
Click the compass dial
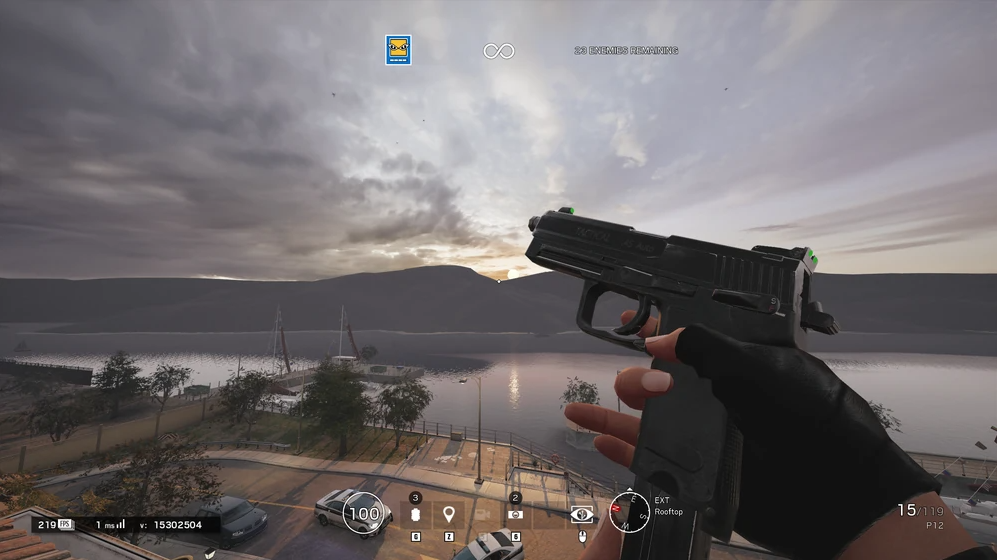(x=629, y=512)
